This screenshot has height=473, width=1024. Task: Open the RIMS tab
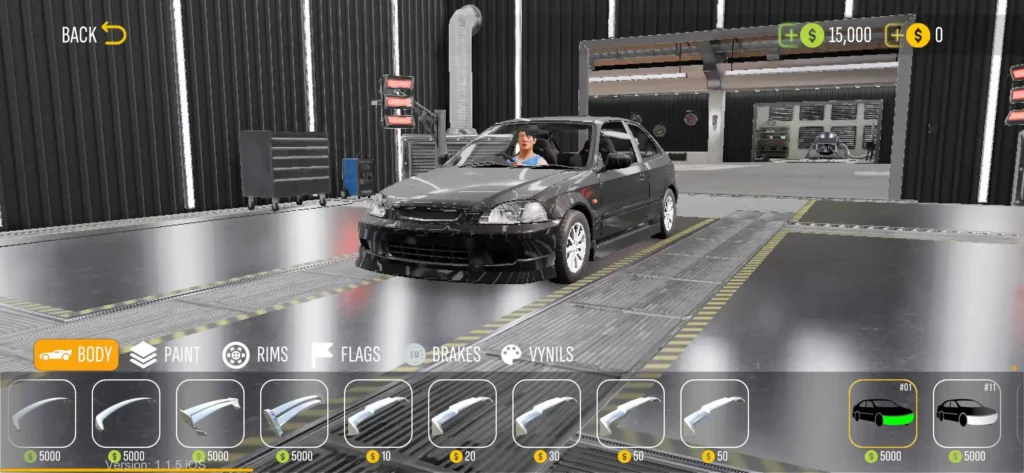click(255, 355)
